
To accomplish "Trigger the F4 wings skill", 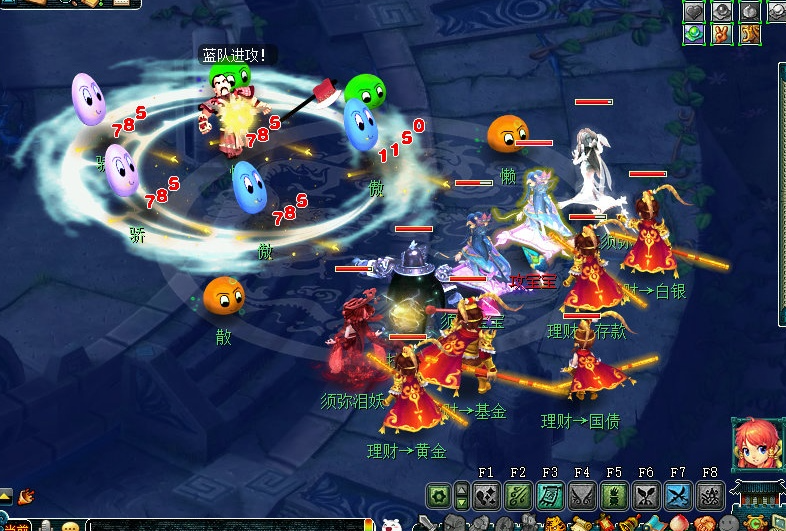I will pos(582,495).
